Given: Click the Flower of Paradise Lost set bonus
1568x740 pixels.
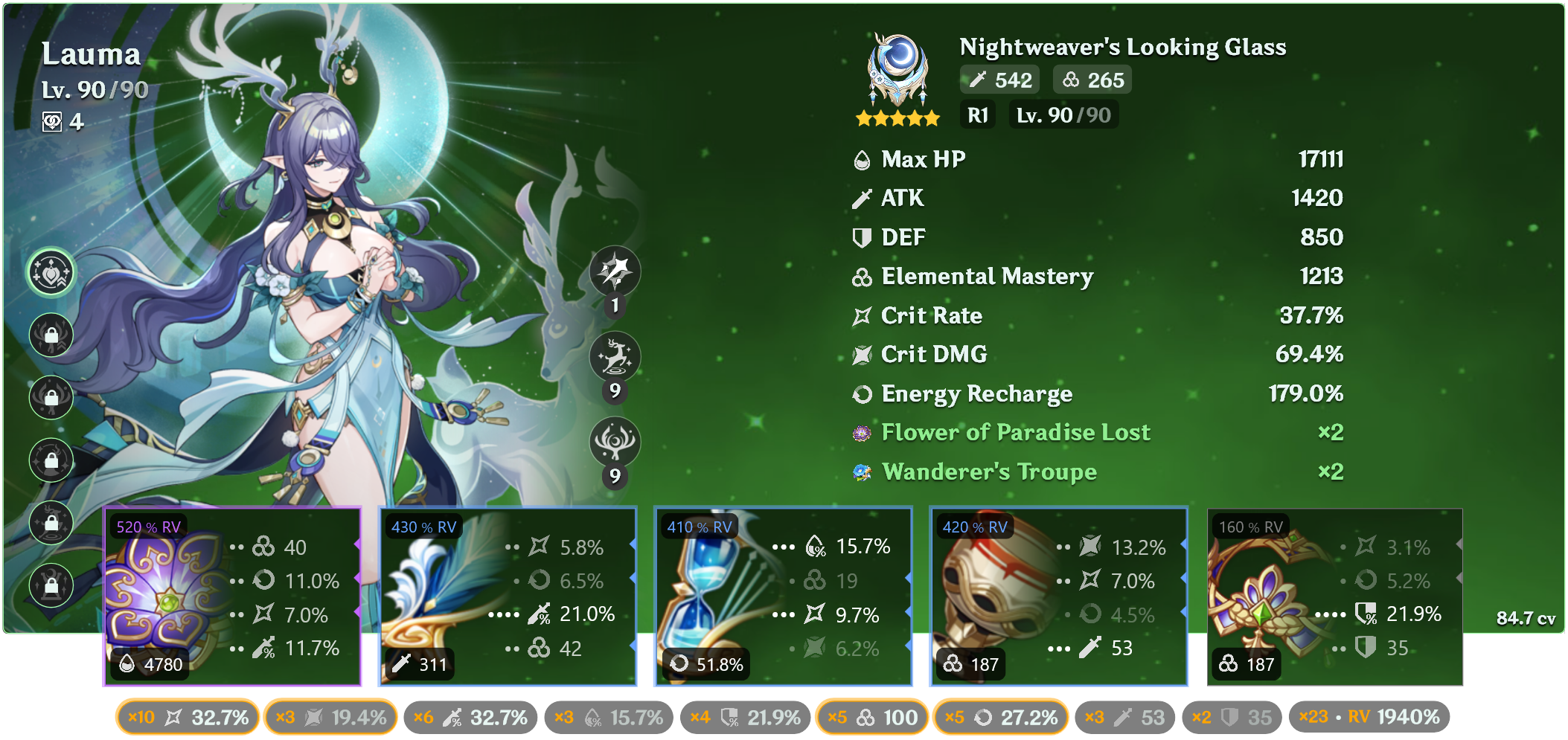Looking at the screenshot, I should (1015, 432).
